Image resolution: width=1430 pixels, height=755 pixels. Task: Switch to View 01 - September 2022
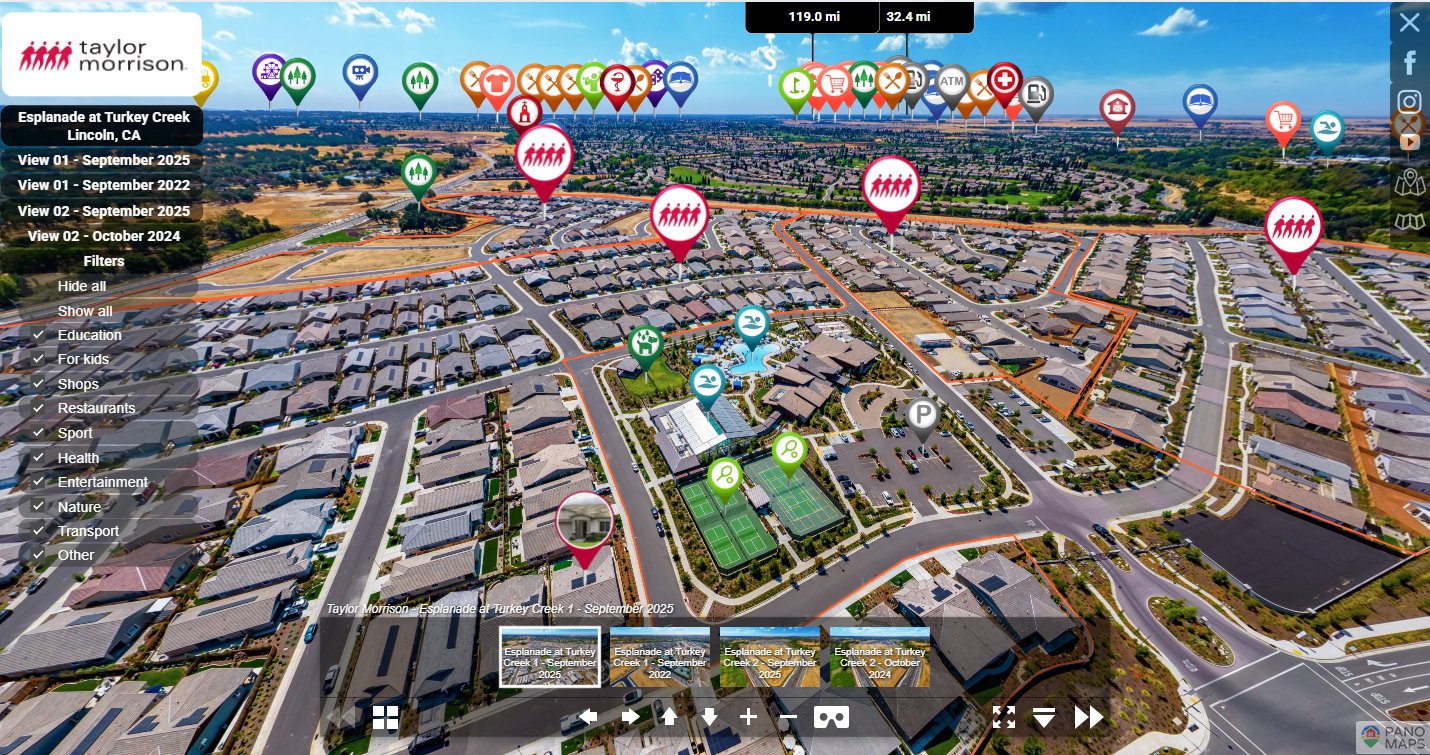pyautogui.click(x=104, y=185)
